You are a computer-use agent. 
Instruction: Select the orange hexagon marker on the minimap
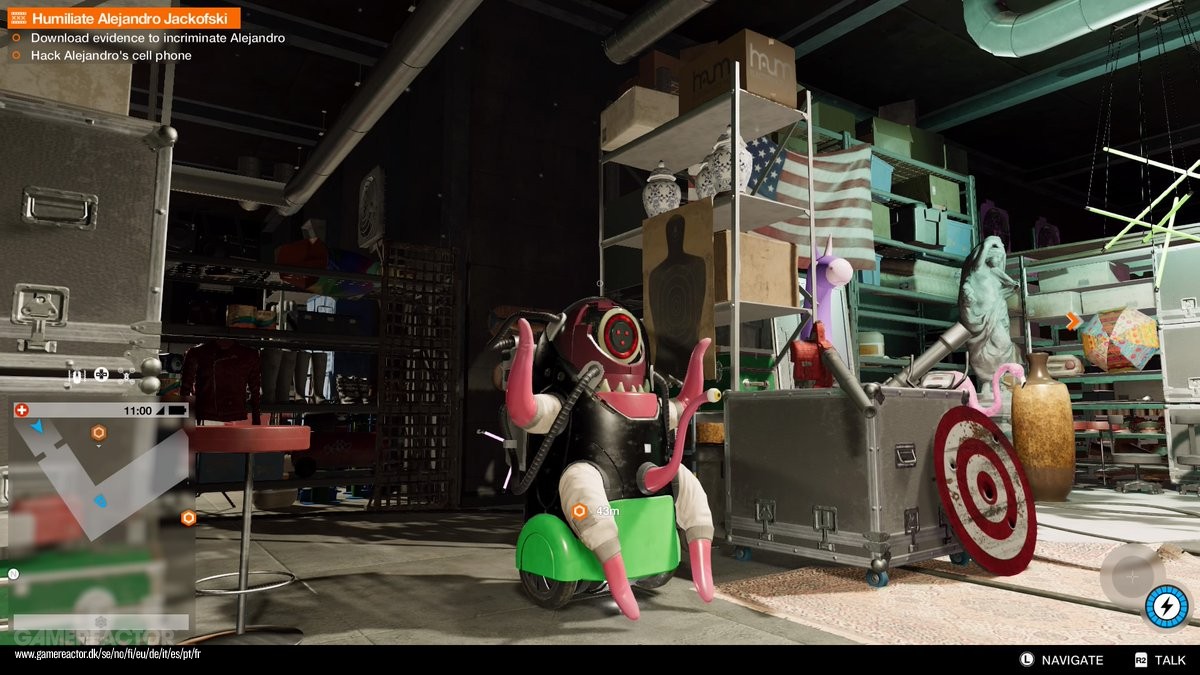[x=98, y=433]
